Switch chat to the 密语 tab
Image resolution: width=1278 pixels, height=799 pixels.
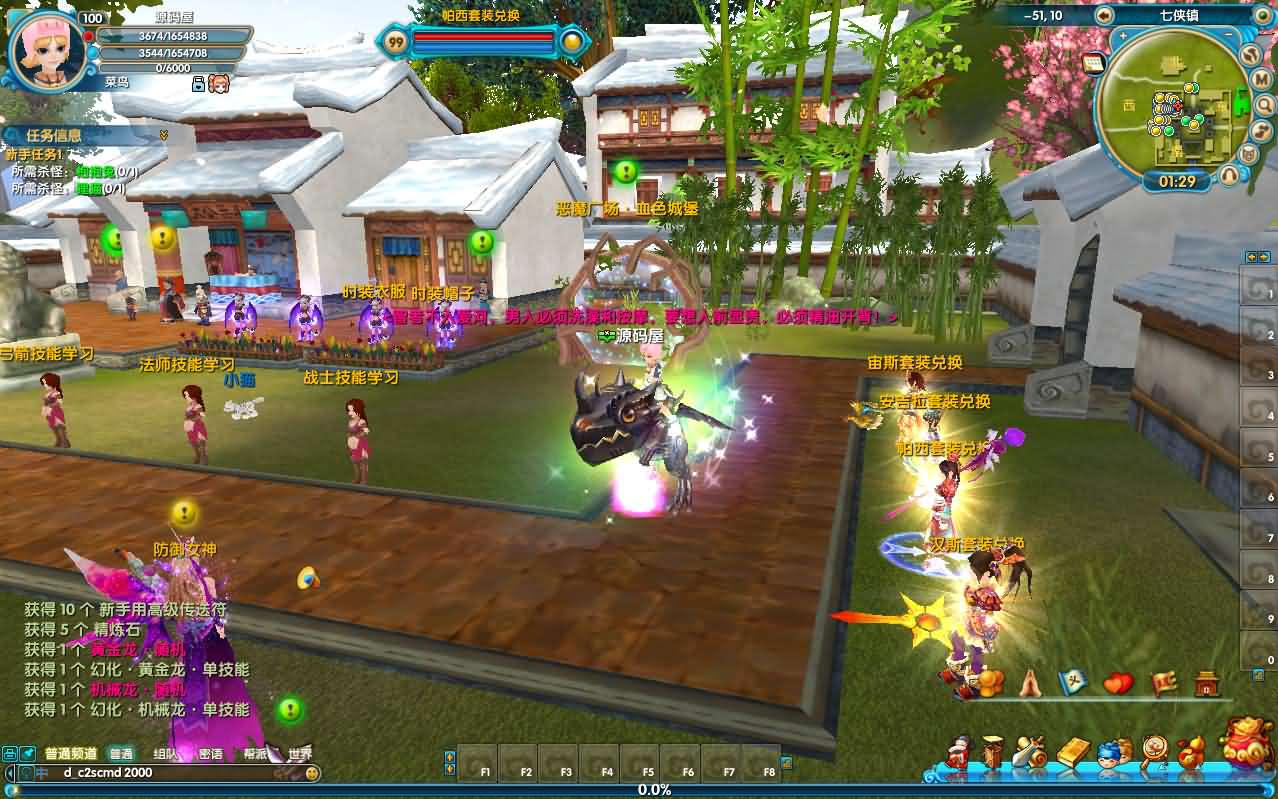(210, 754)
